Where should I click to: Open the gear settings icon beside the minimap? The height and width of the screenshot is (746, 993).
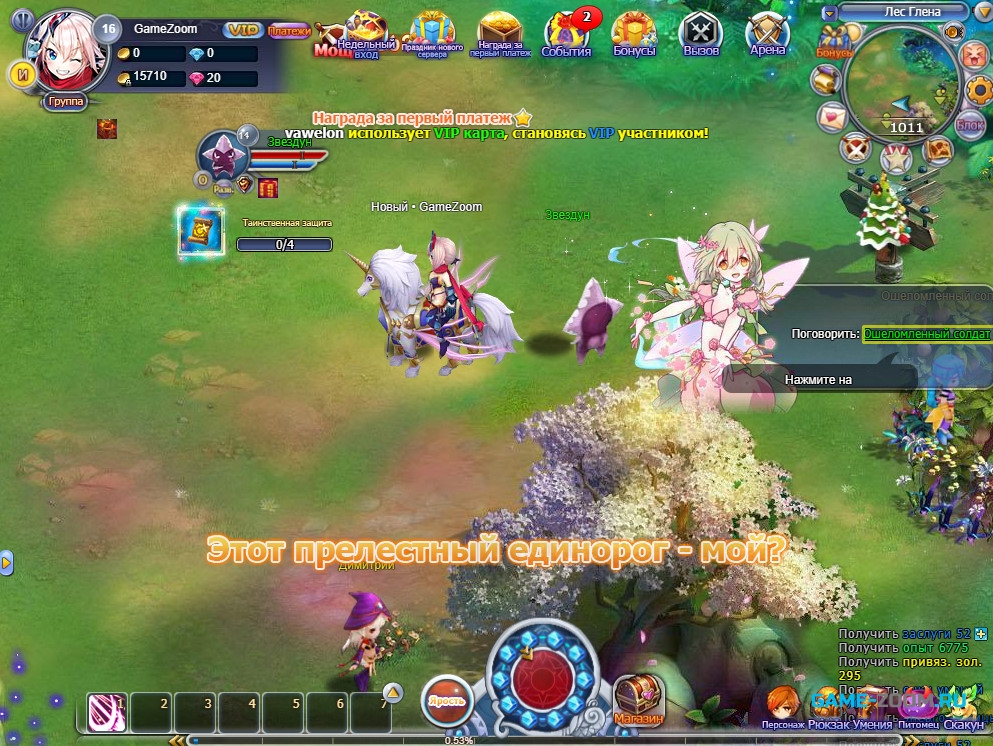(979, 90)
